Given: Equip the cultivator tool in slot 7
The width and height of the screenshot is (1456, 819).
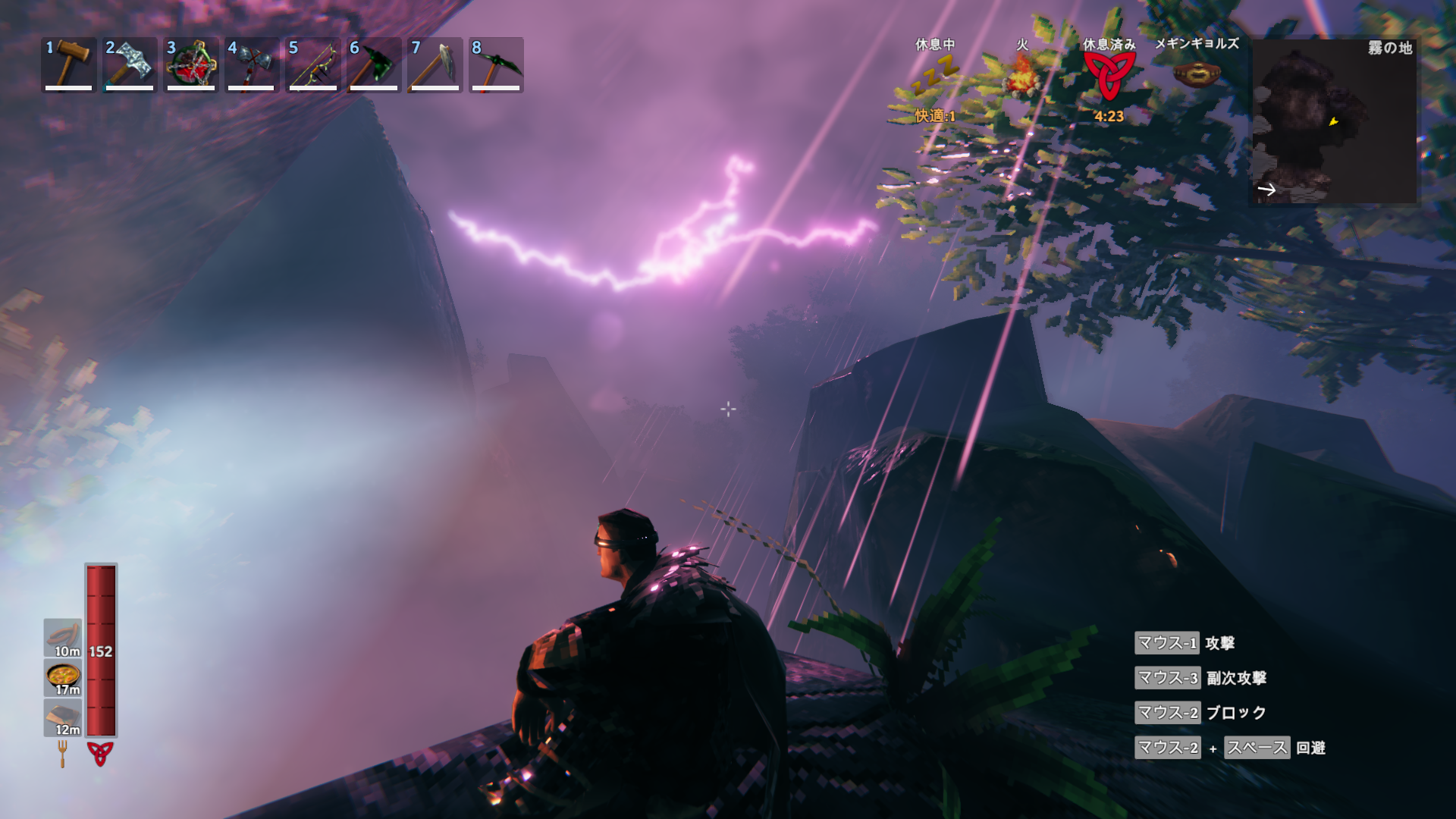Looking at the screenshot, I should point(435,64).
